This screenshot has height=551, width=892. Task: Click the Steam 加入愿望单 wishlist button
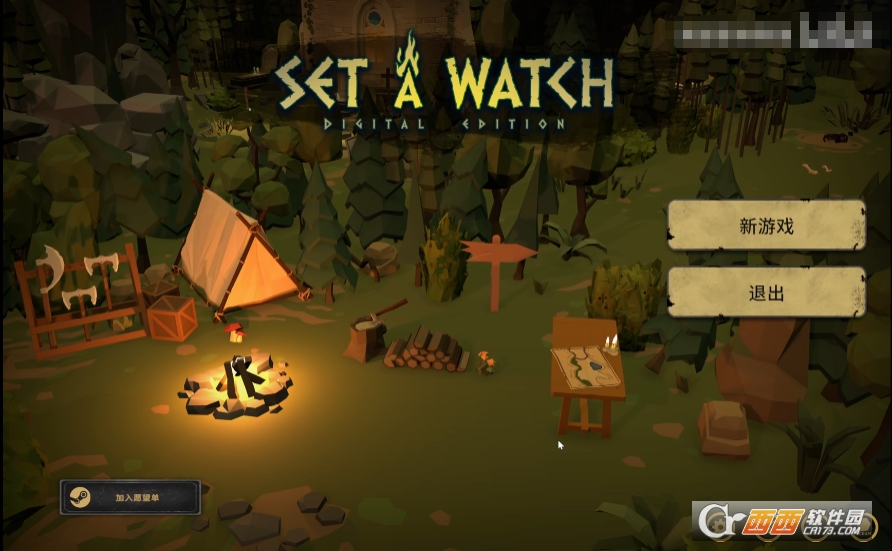pos(131,497)
